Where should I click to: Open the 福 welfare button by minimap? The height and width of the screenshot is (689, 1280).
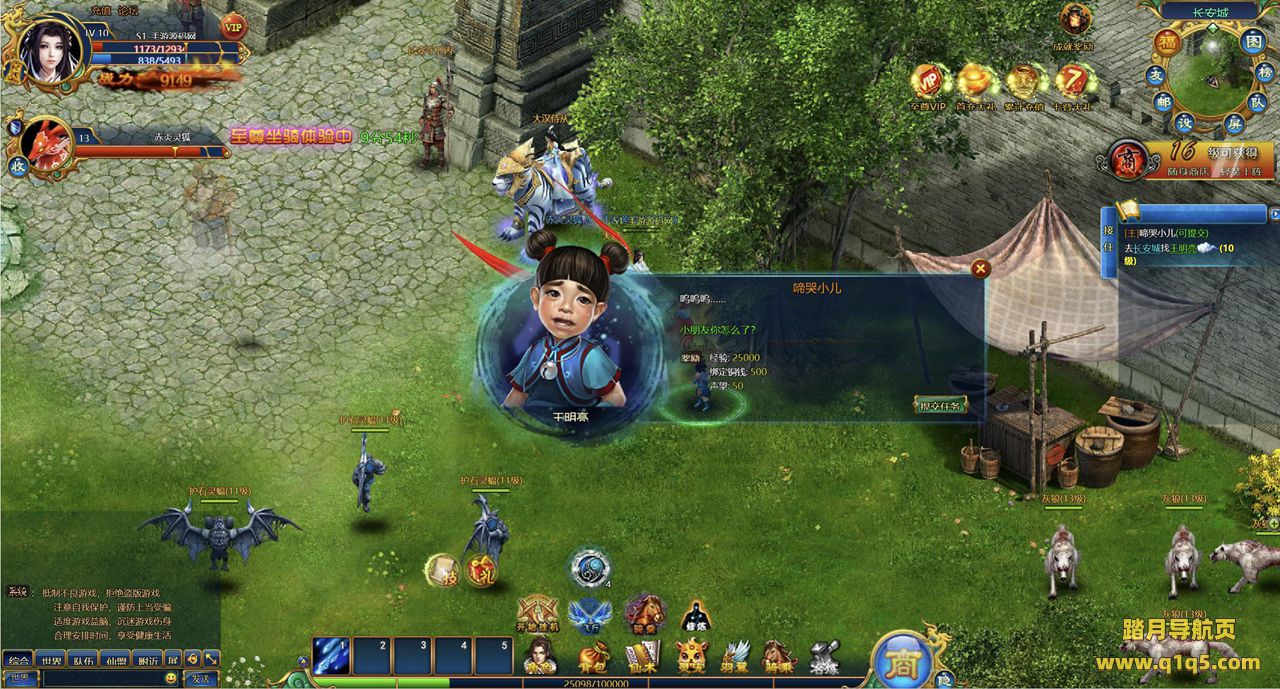pos(1167,42)
